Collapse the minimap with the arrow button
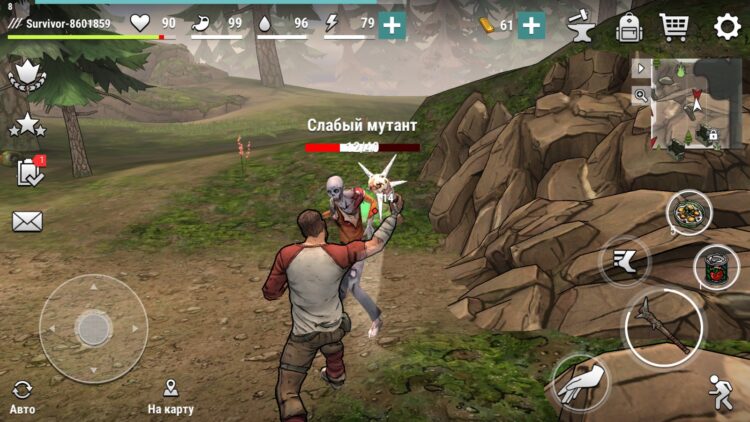750x422 pixels. click(640, 69)
